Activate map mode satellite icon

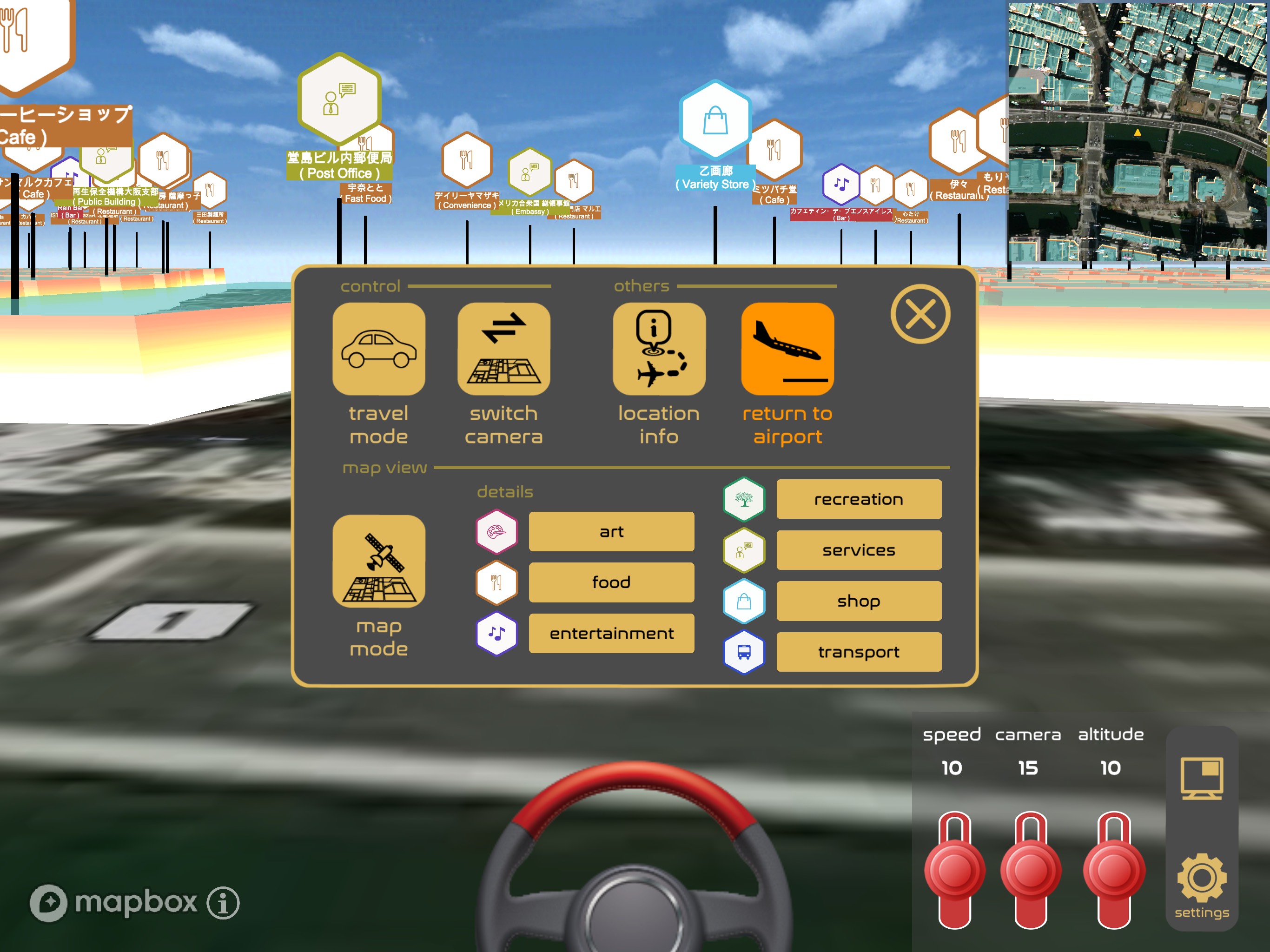pos(379,563)
